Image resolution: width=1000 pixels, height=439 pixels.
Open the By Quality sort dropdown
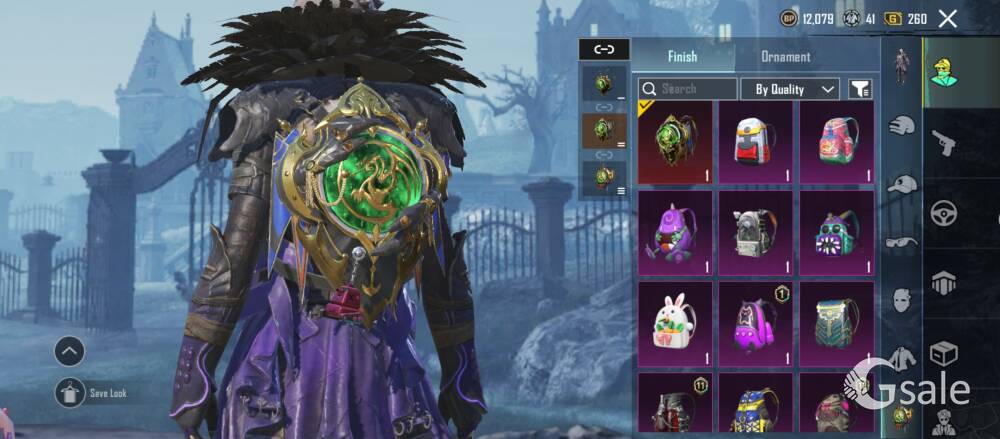[x=789, y=89]
